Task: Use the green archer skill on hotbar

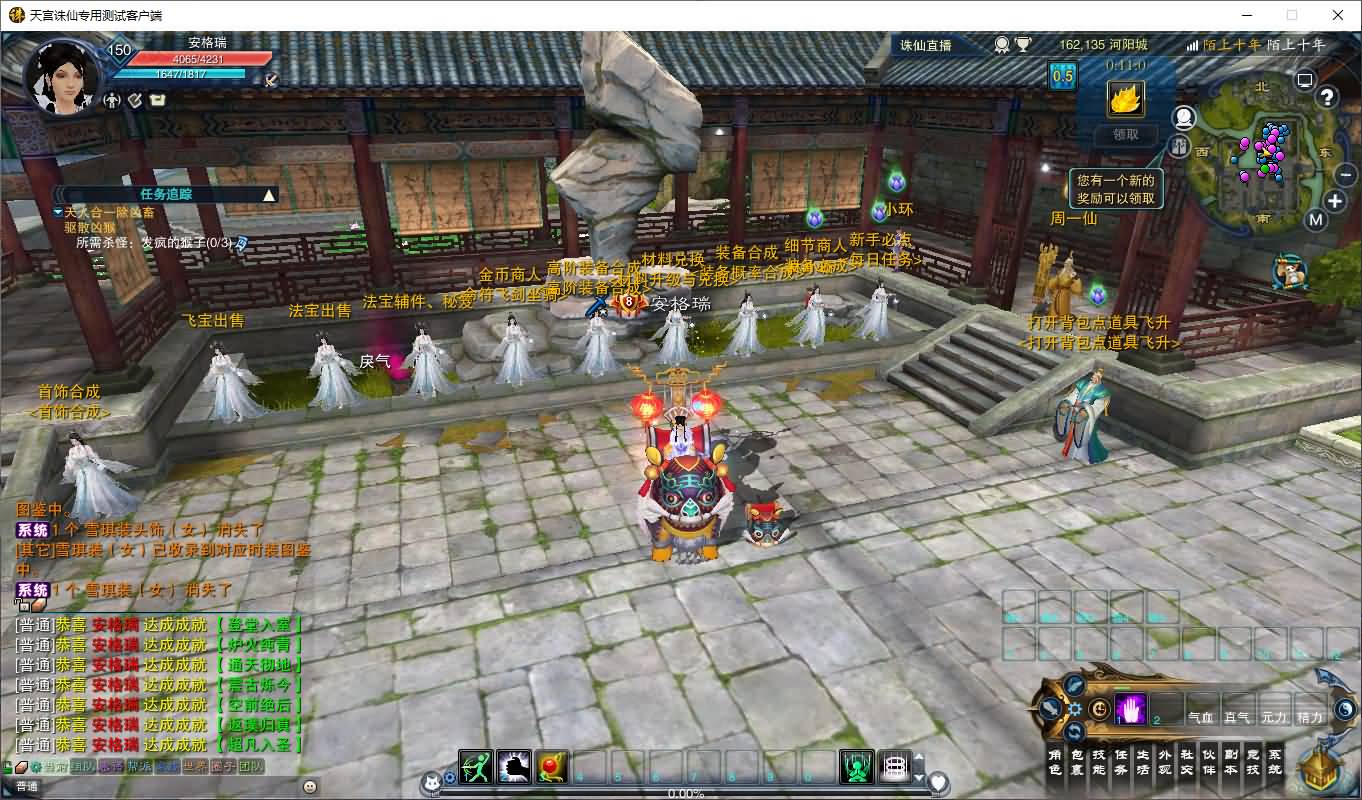Action: (x=476, y=767)
